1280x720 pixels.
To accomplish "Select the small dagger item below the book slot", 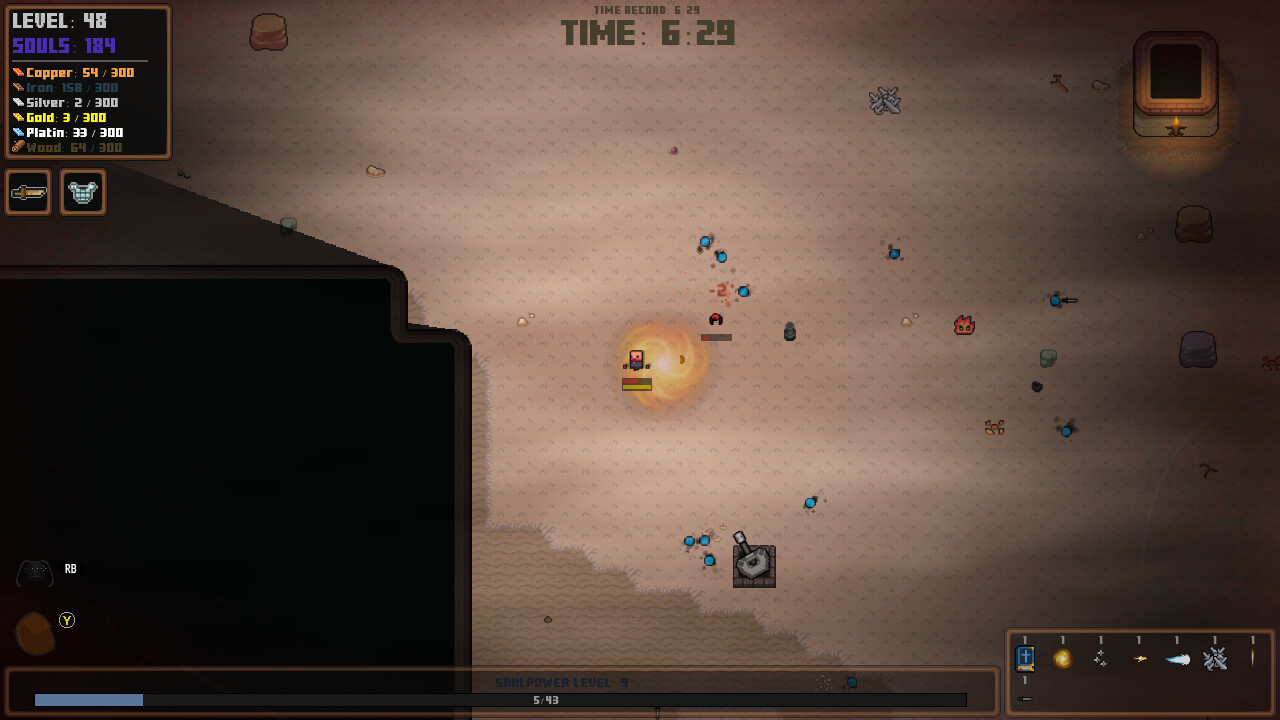I will point(1024,700).
